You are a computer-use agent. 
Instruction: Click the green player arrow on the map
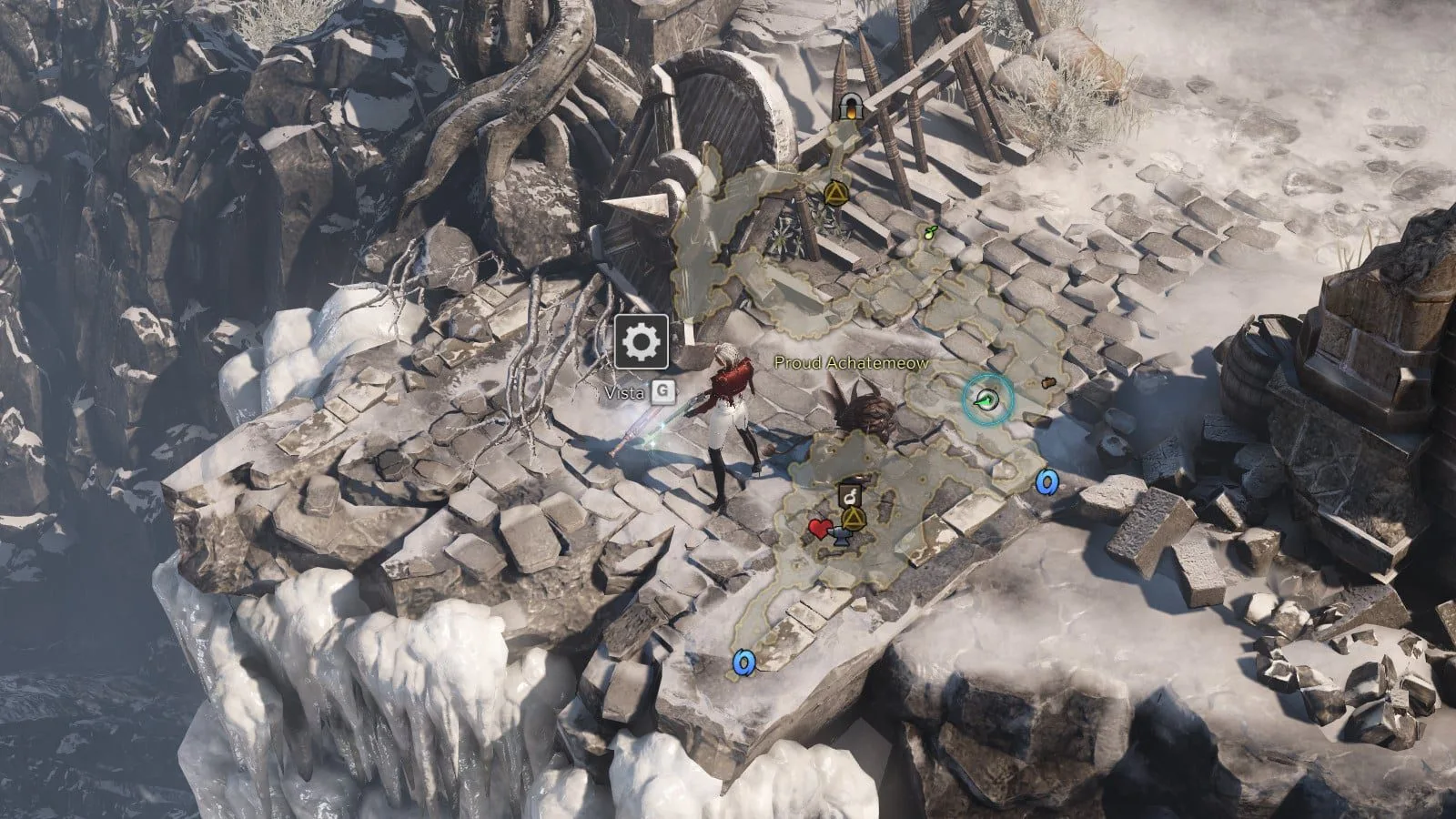(987, 399)
